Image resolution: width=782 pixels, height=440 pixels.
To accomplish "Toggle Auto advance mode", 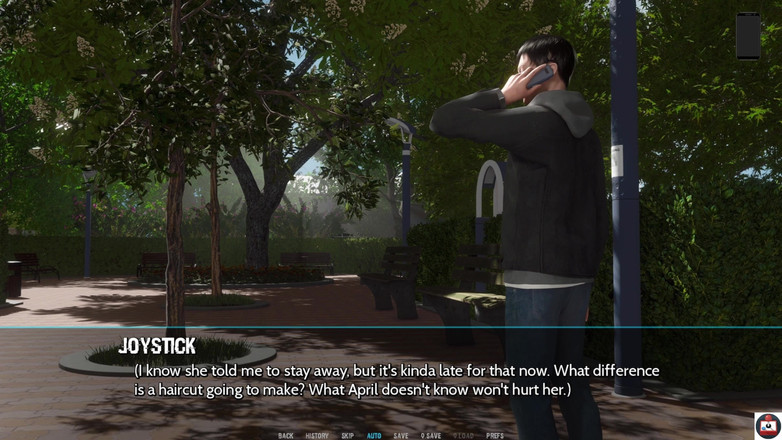I will pyautogui.click(x=374, y=435).
